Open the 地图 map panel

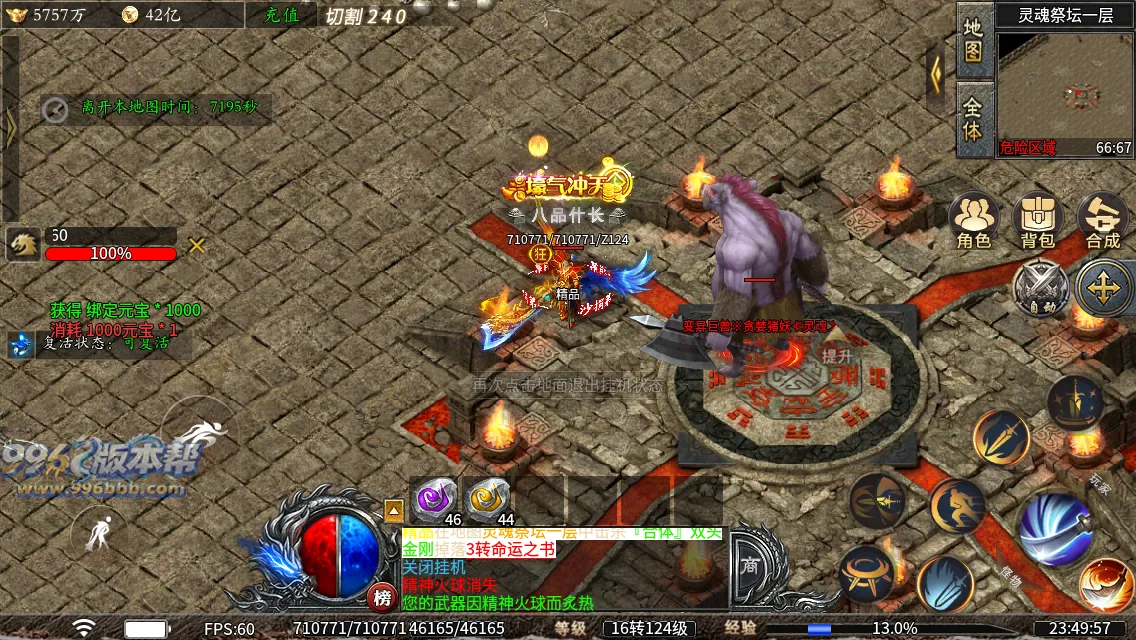click(974, 40)
